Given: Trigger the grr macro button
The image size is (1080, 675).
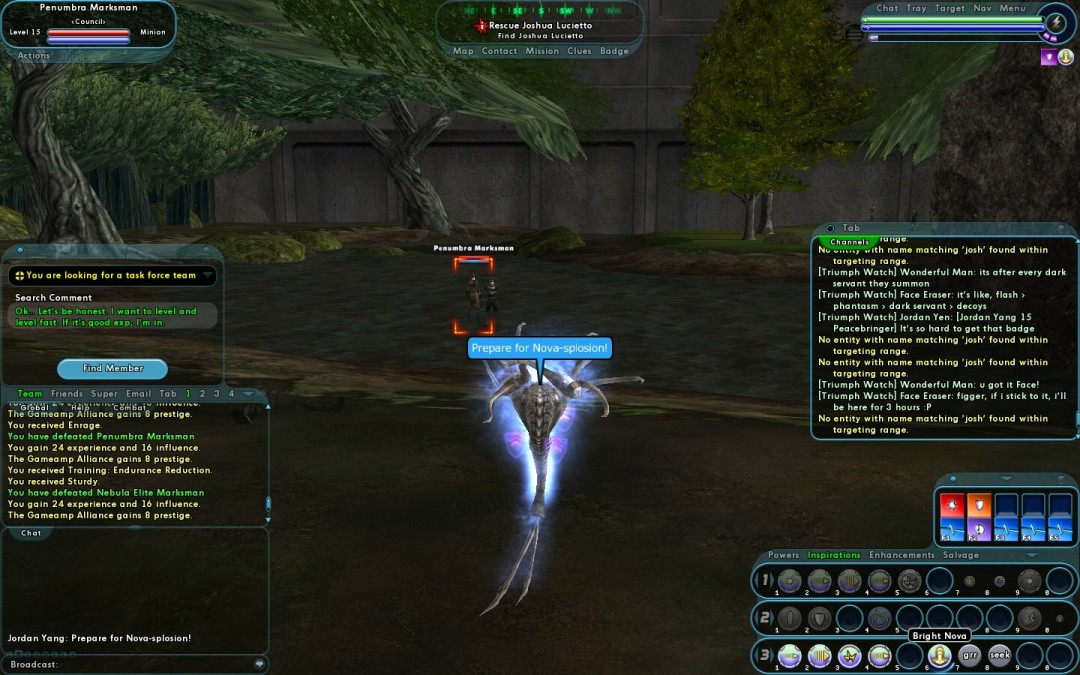Looking at the screenshot, I should click(x=969, y=655).
